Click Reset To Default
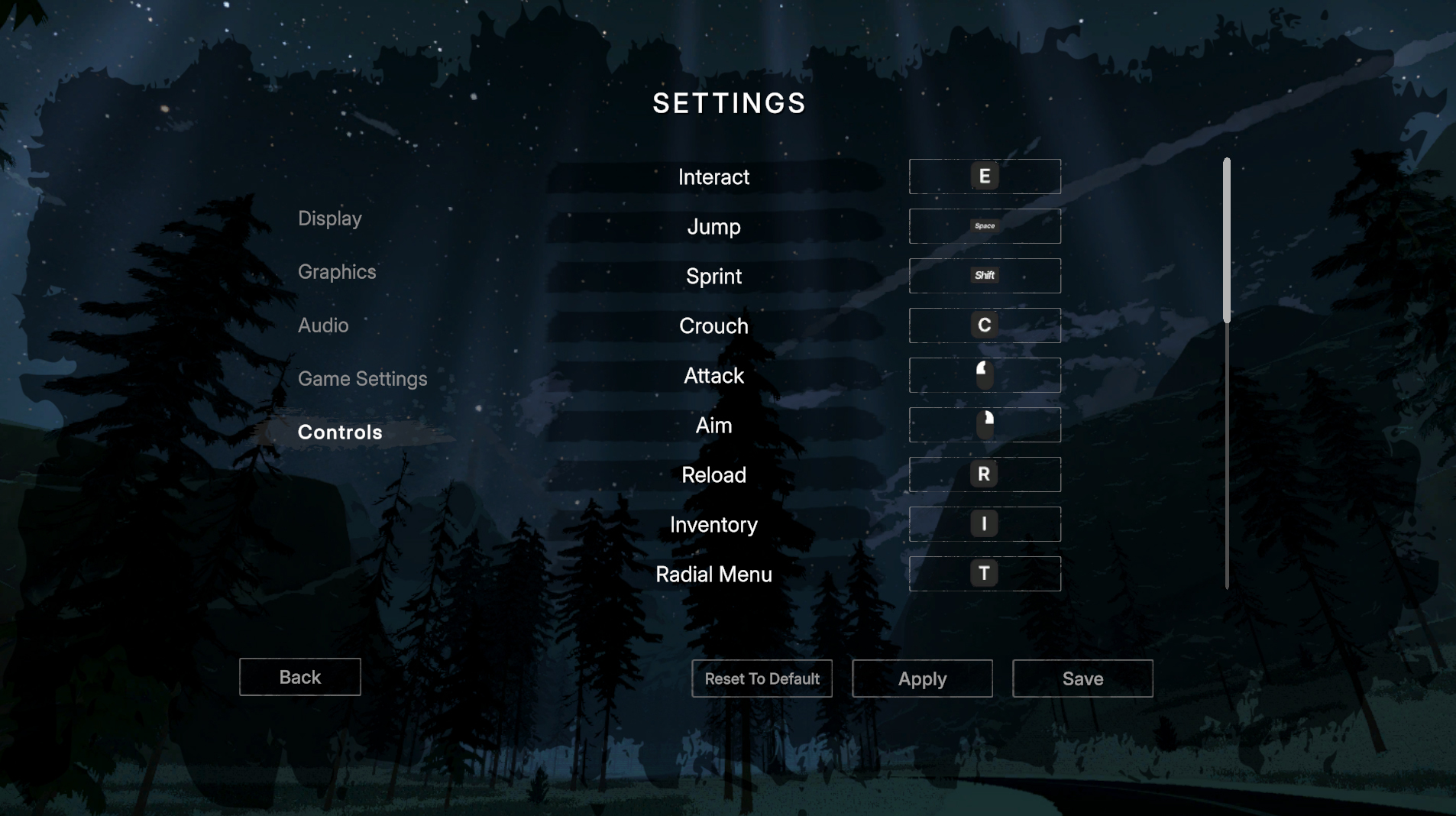The height and width of the screenshot is (816, 1456). pos(762,678)
